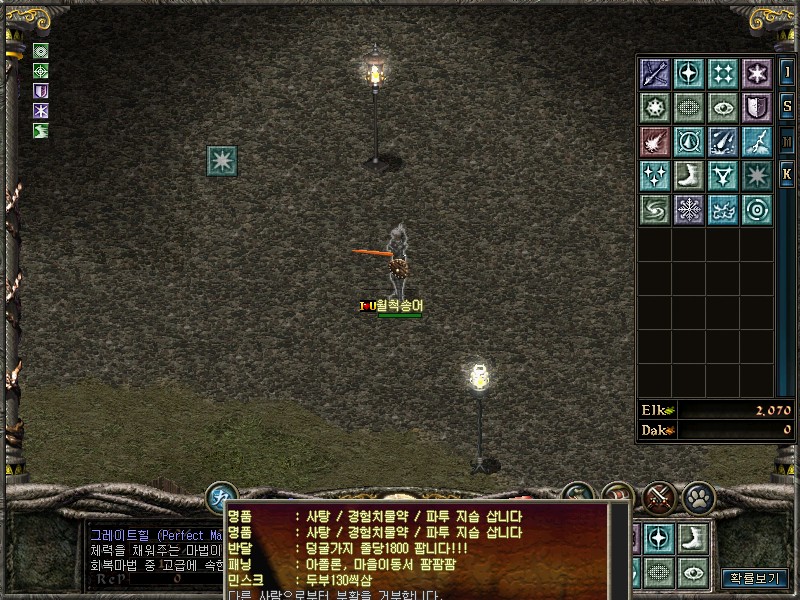Switch to the S side tab
This screenshot has height=600, width=800.
coord(787,105)
